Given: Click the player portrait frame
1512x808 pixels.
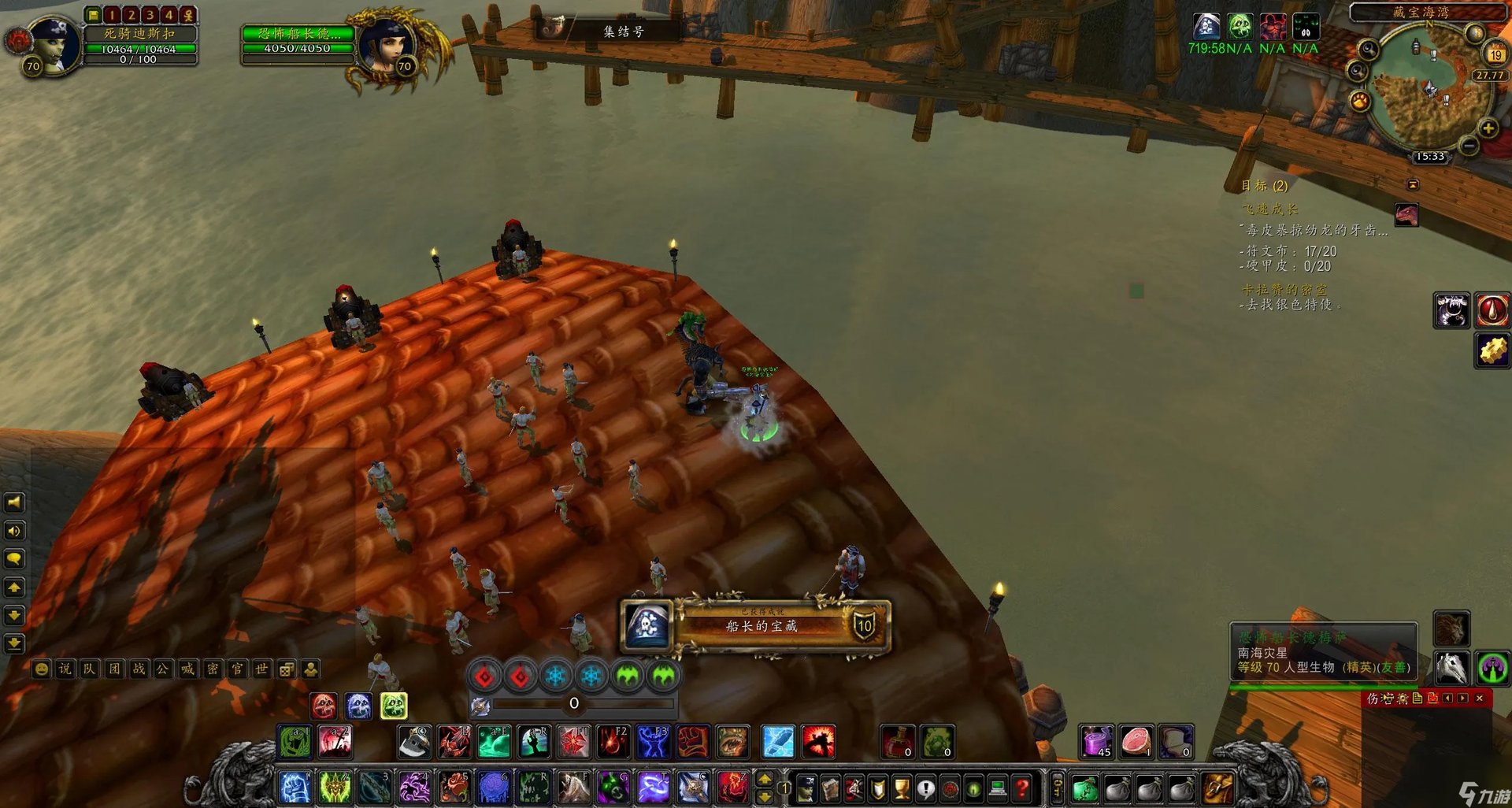Looking at the screenshot, I should [54, 46].
